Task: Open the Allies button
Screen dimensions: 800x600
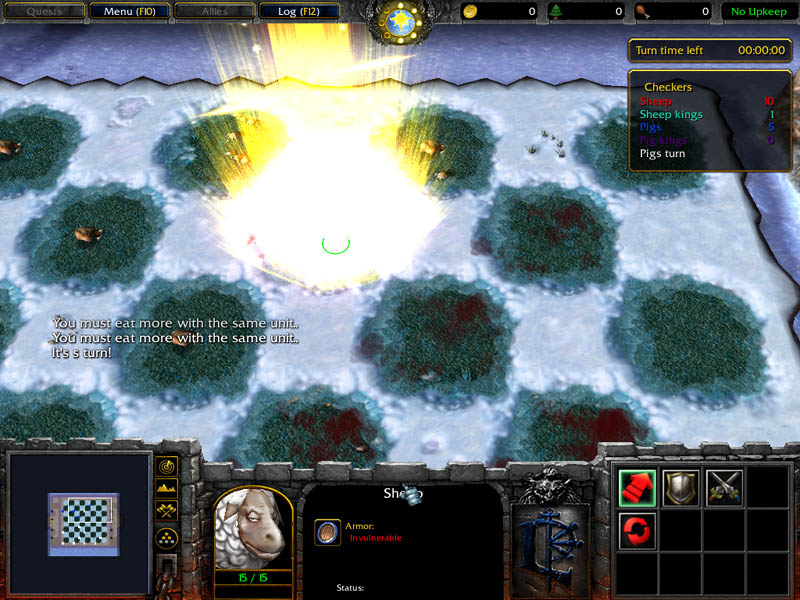Action: tap(212, 12)
